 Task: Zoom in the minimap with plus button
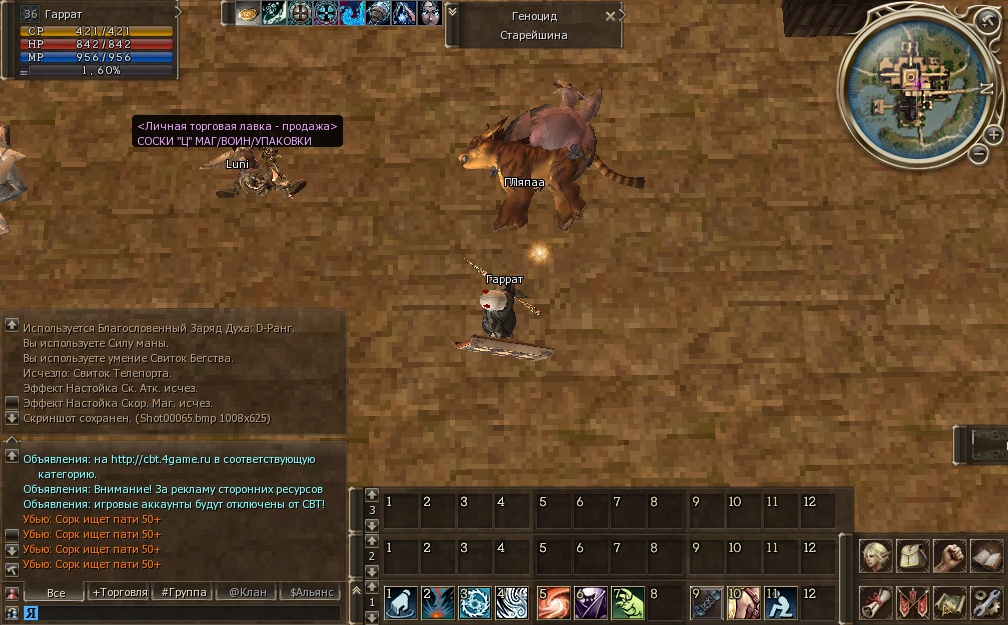coord(992,134)
